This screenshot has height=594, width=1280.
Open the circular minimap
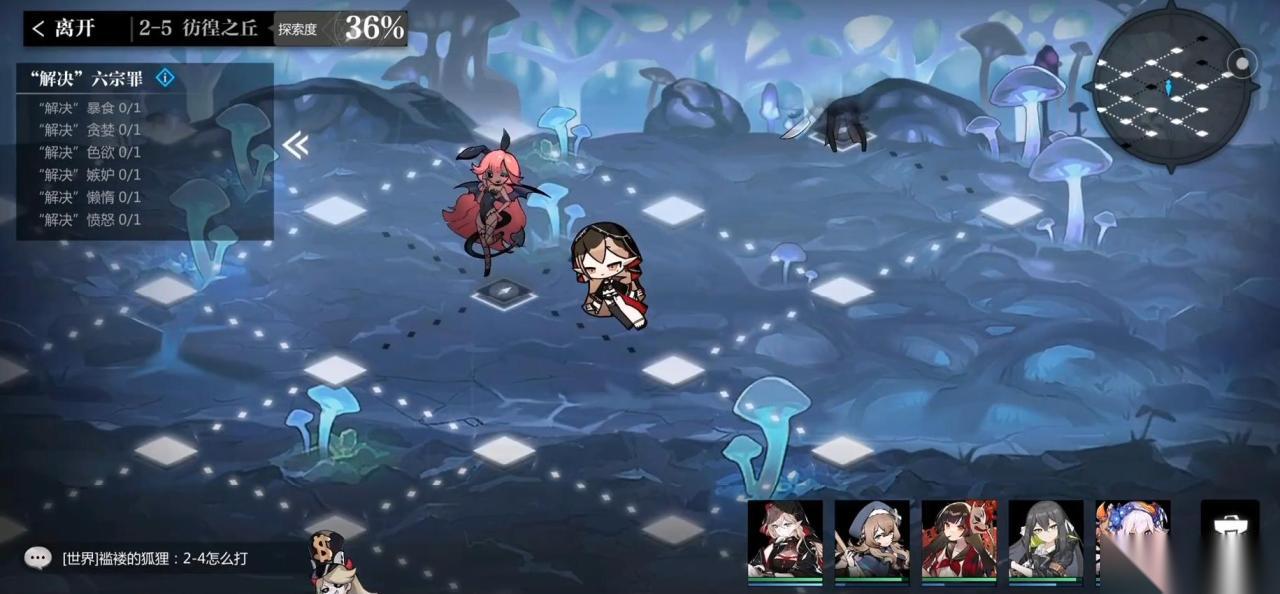coord(1171,88)
